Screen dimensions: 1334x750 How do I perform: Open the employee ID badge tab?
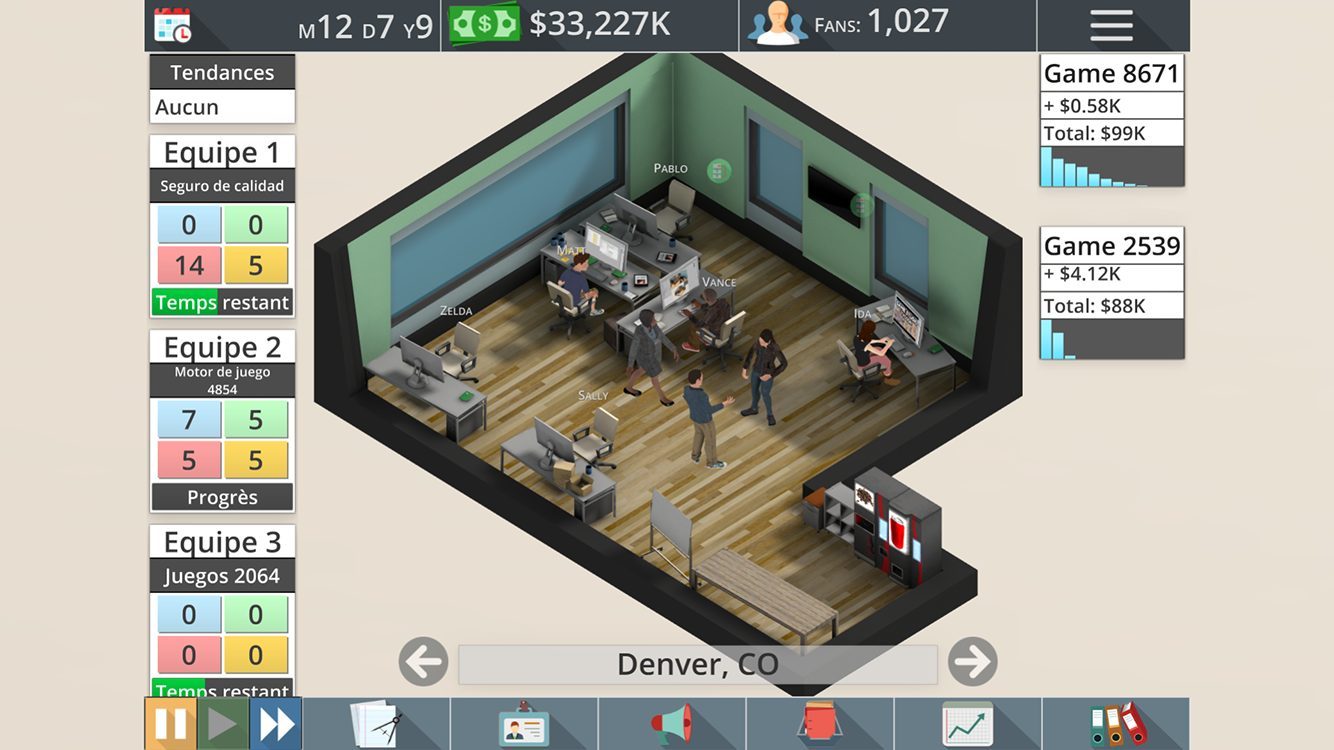[x=524, y=724]
